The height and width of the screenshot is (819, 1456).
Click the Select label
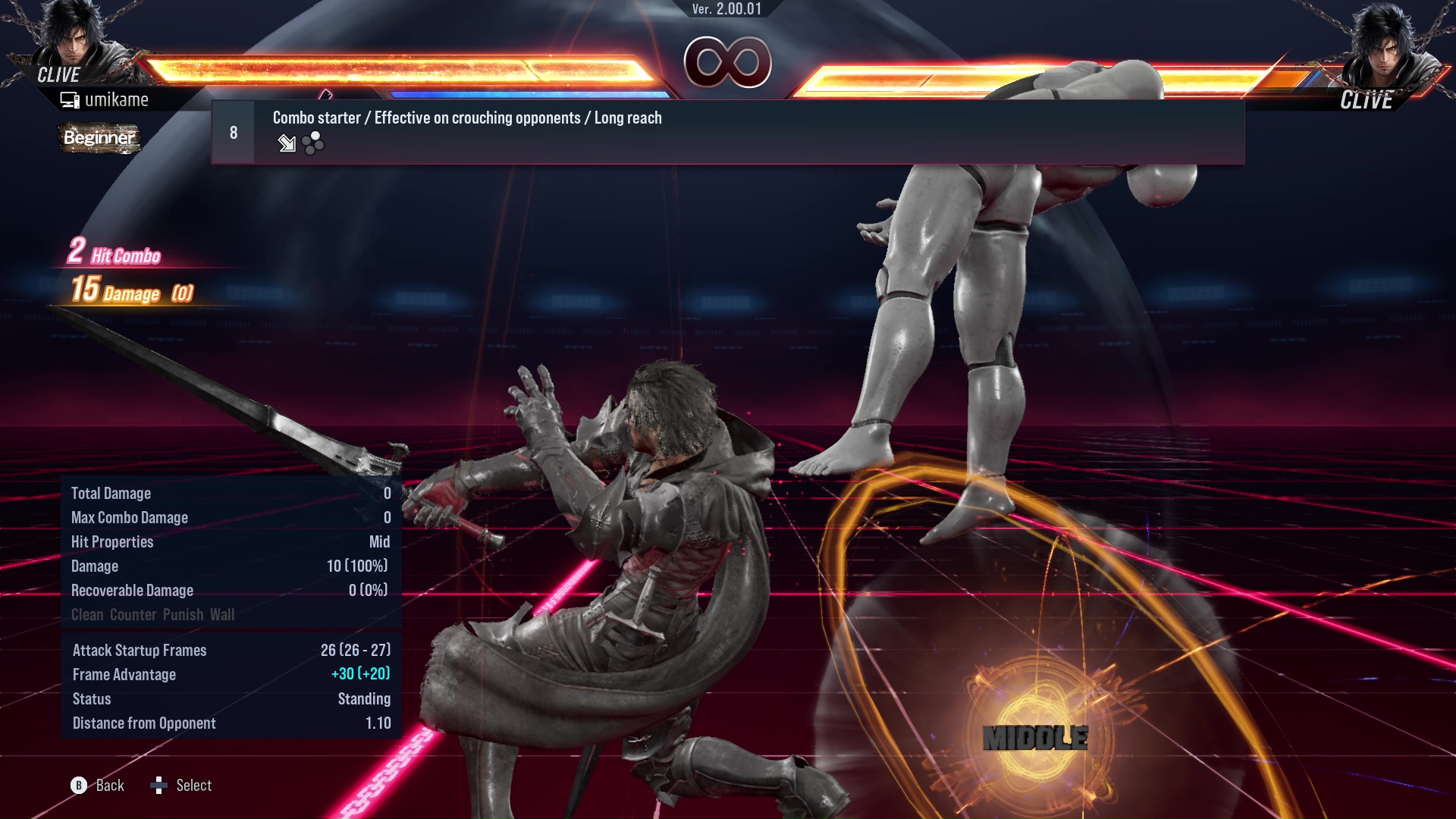pos(195,785)
